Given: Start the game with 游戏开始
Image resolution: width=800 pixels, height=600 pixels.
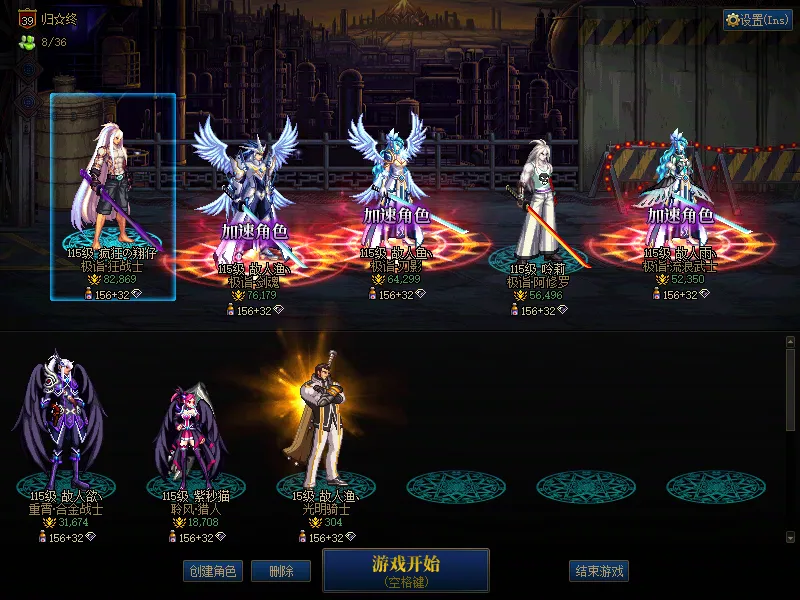Looking at the screenshot, I should tap(405, 569).
